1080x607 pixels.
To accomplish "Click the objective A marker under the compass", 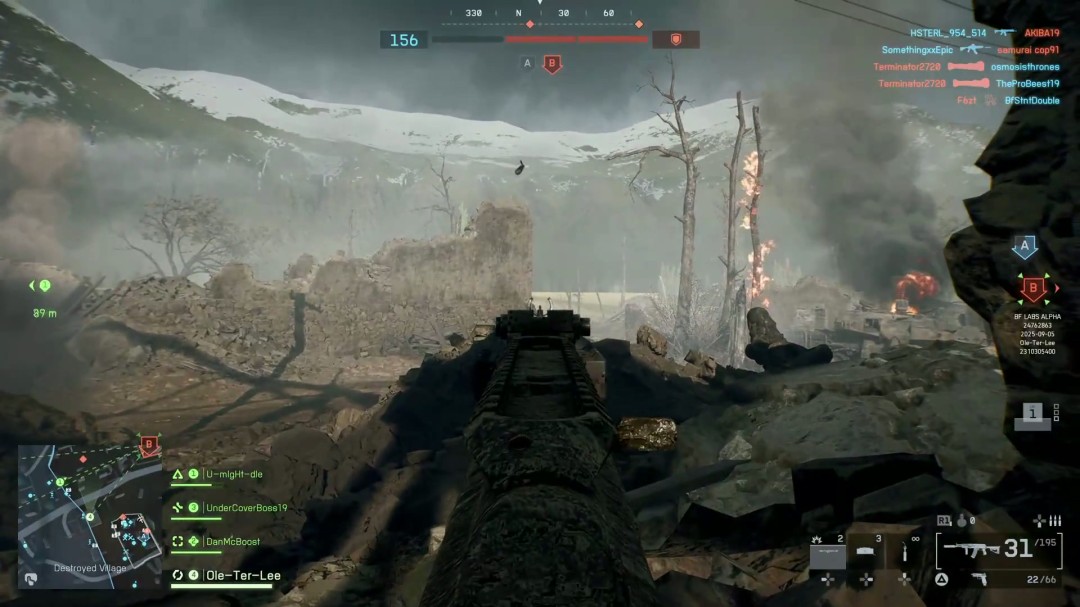I will pos(527,64).
